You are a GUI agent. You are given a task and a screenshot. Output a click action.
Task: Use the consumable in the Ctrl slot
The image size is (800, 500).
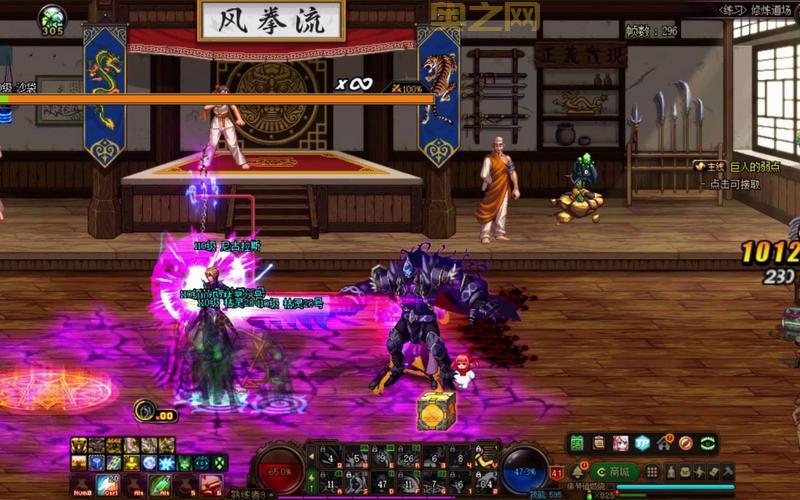(x=107, y=486)
